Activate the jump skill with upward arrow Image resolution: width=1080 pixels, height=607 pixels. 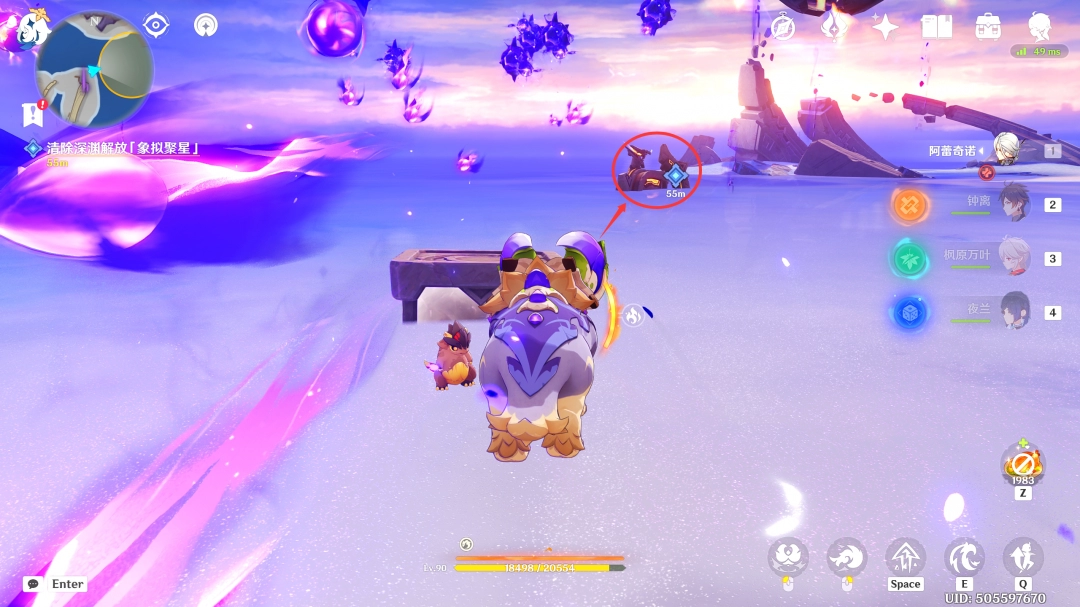click(905, 557)
